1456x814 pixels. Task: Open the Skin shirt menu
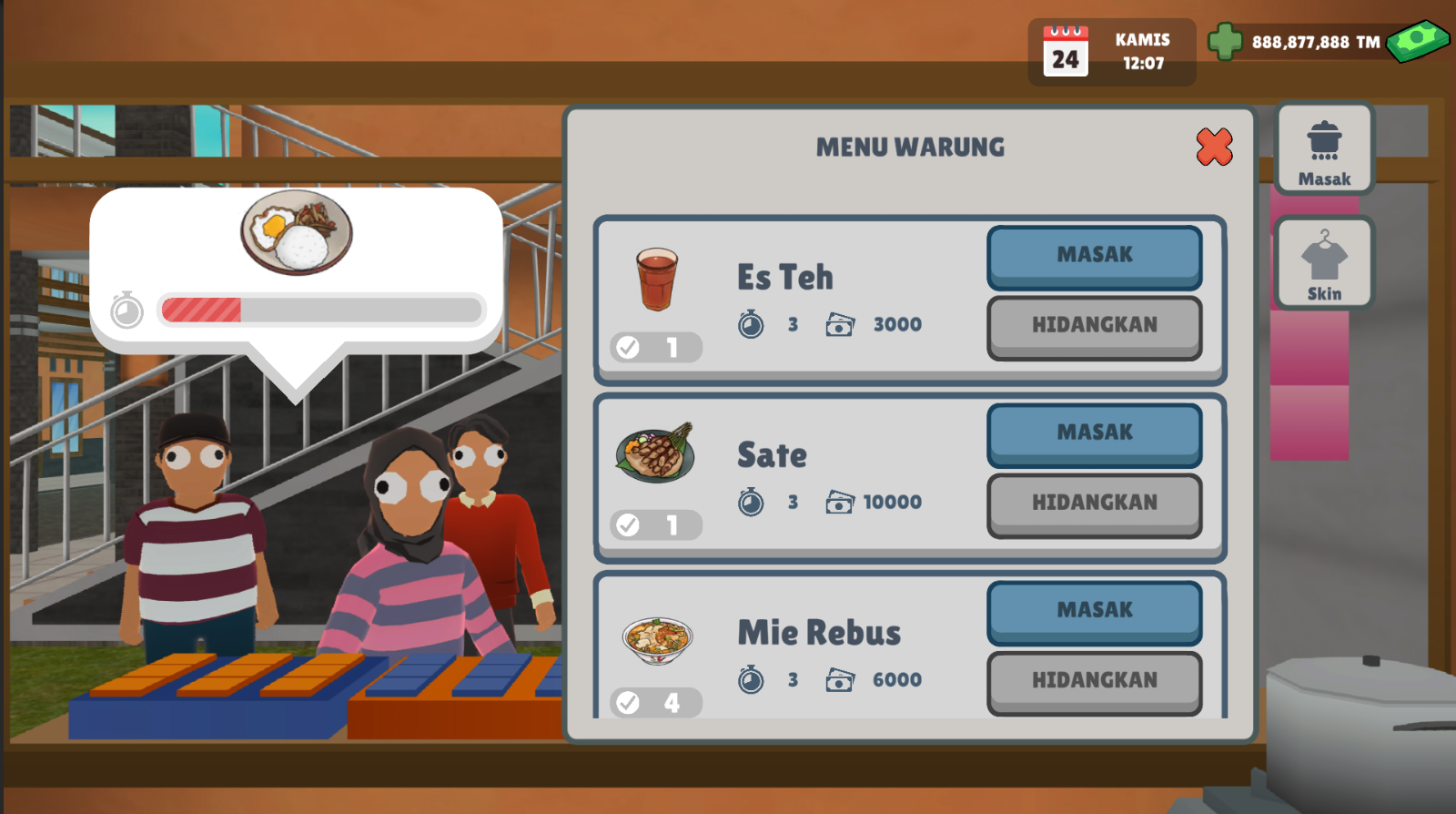(1324, 263)
